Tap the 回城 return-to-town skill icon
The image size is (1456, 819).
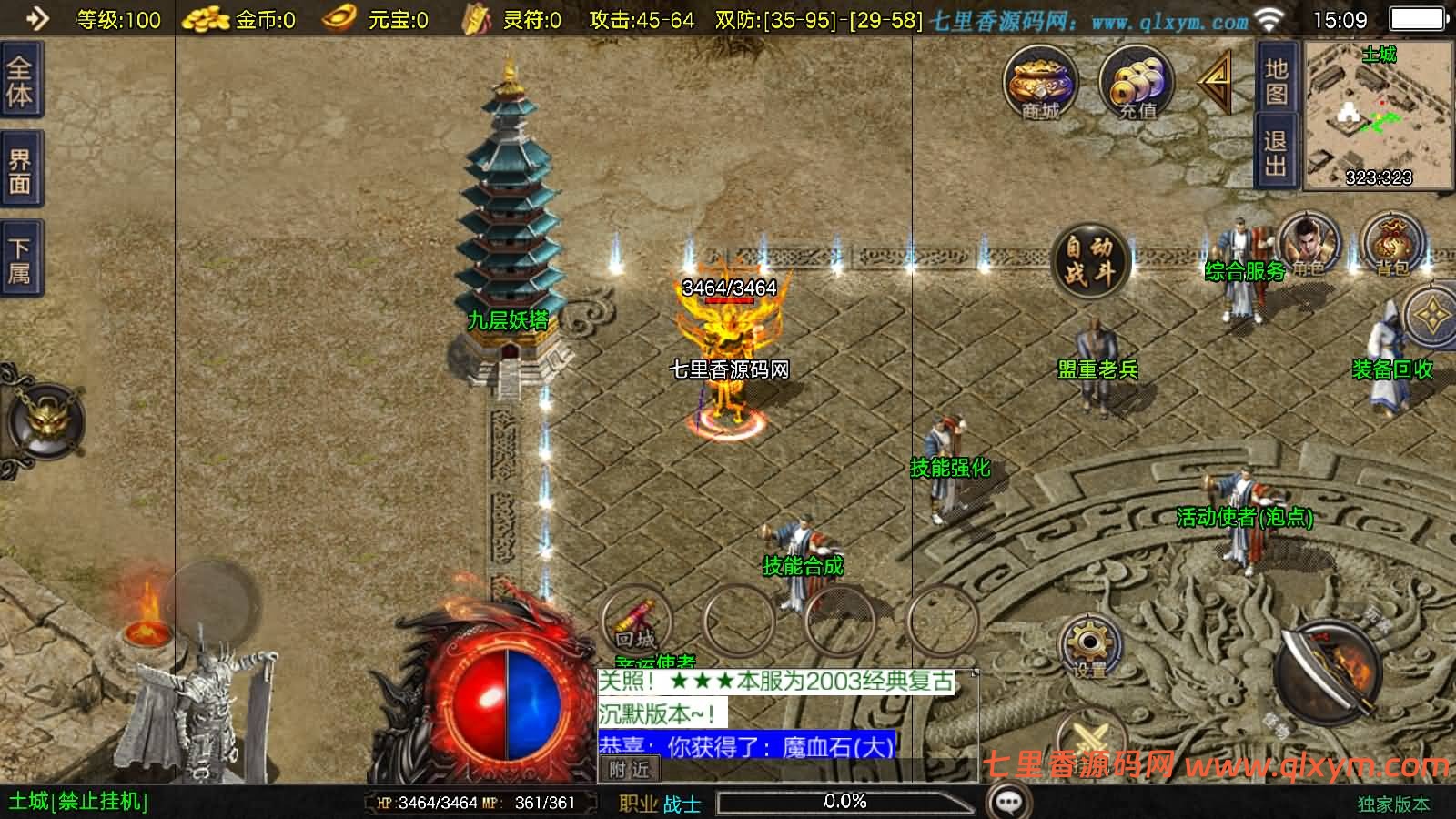point(635,619)
